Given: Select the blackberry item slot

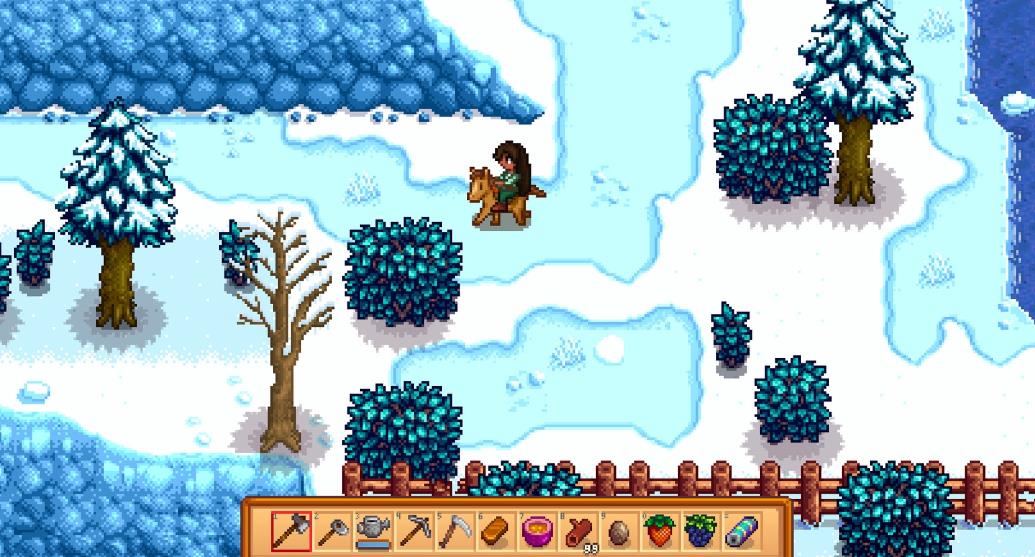Looking at the screenshot, I should [701, 530].
